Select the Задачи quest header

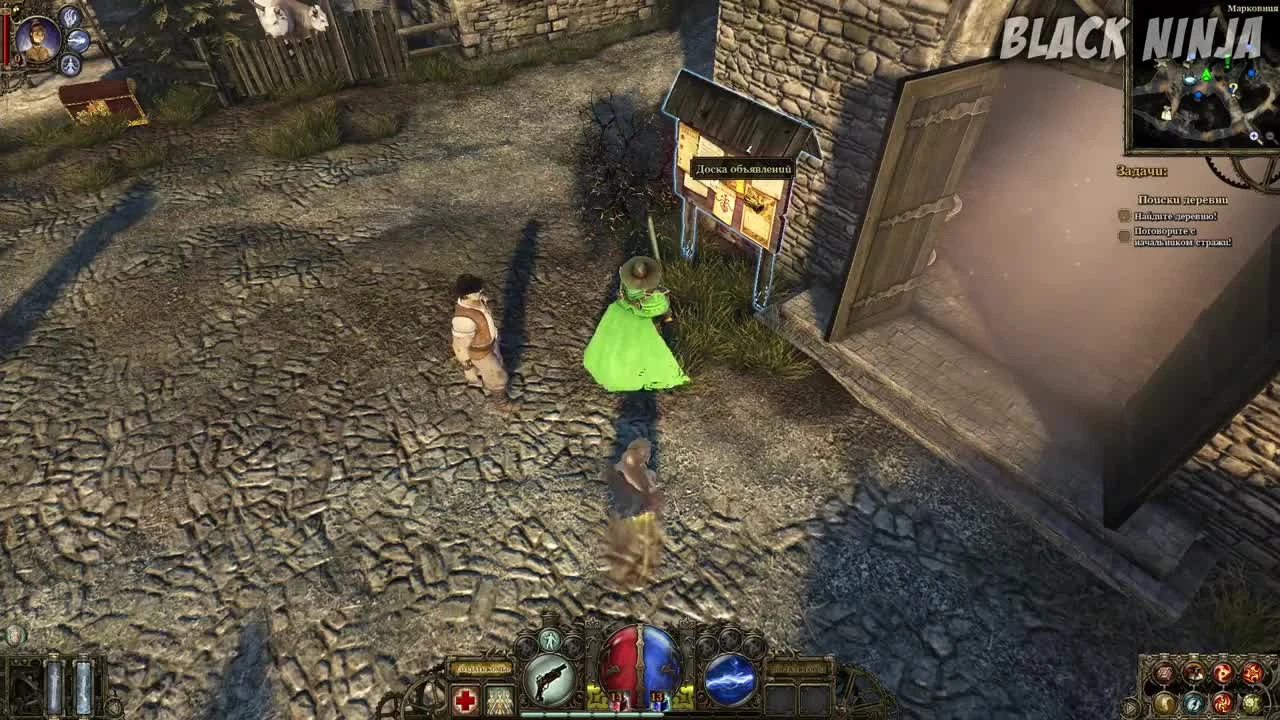1141,170
